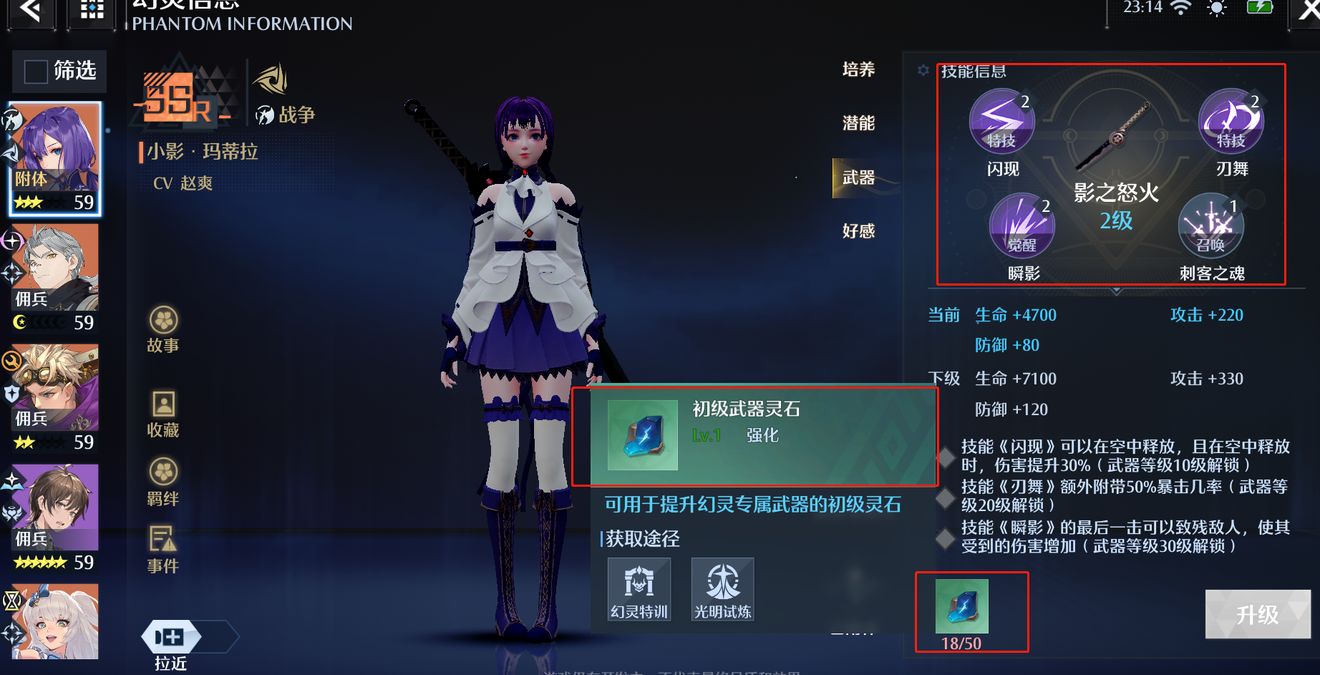Image resolution: width=1320 pixels, height=675 pixels.
Task: Go to 幻灵特训 acquisition source
Action: tap(639, 589)
